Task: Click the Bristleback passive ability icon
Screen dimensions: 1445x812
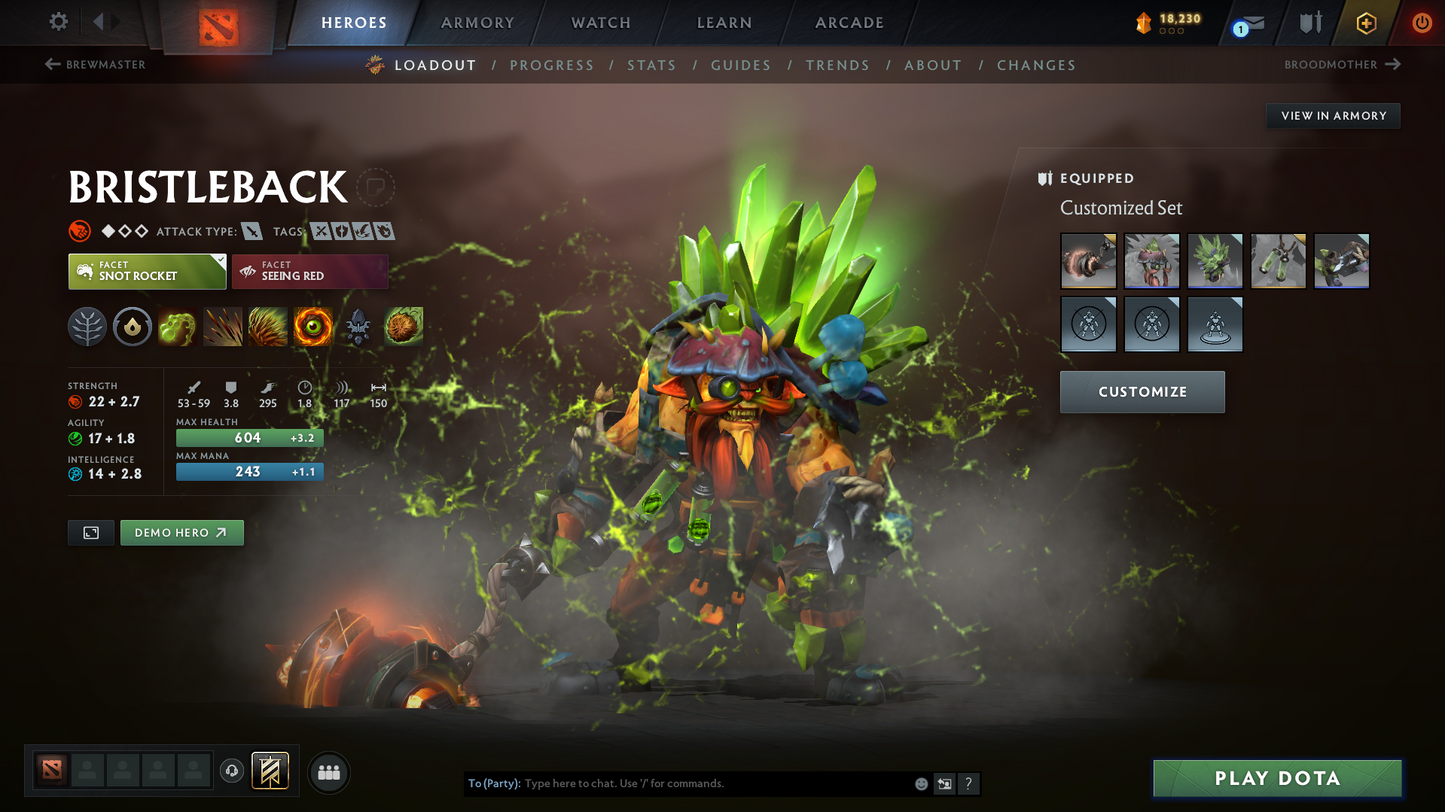Action: coord(268,326)
